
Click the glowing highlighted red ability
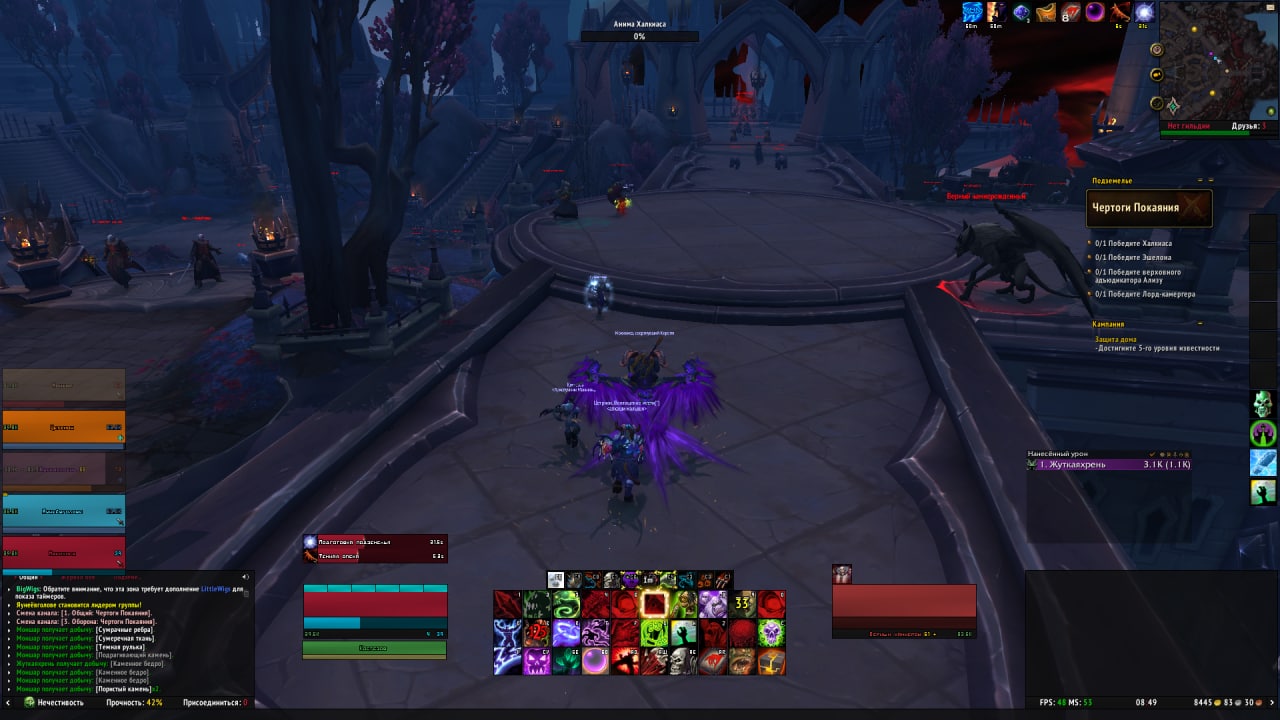(x=654, y=604)
